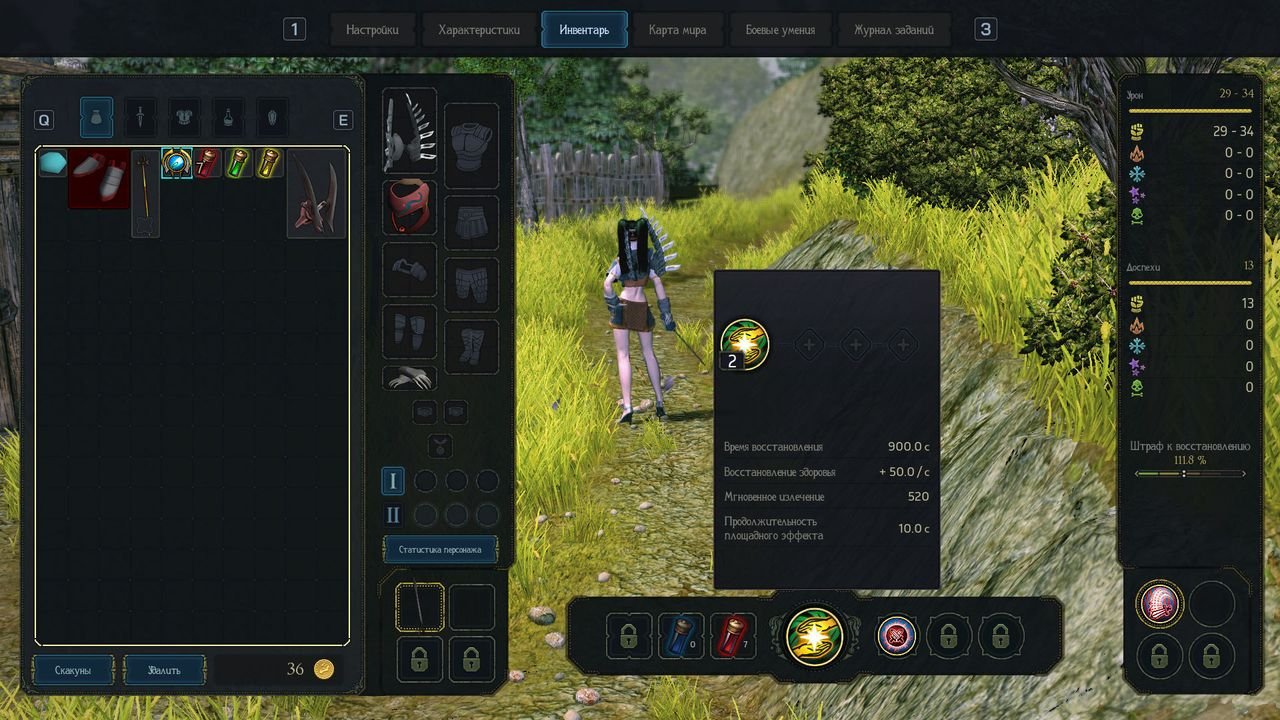Open the Настройки settings tab

pos(372,30)
